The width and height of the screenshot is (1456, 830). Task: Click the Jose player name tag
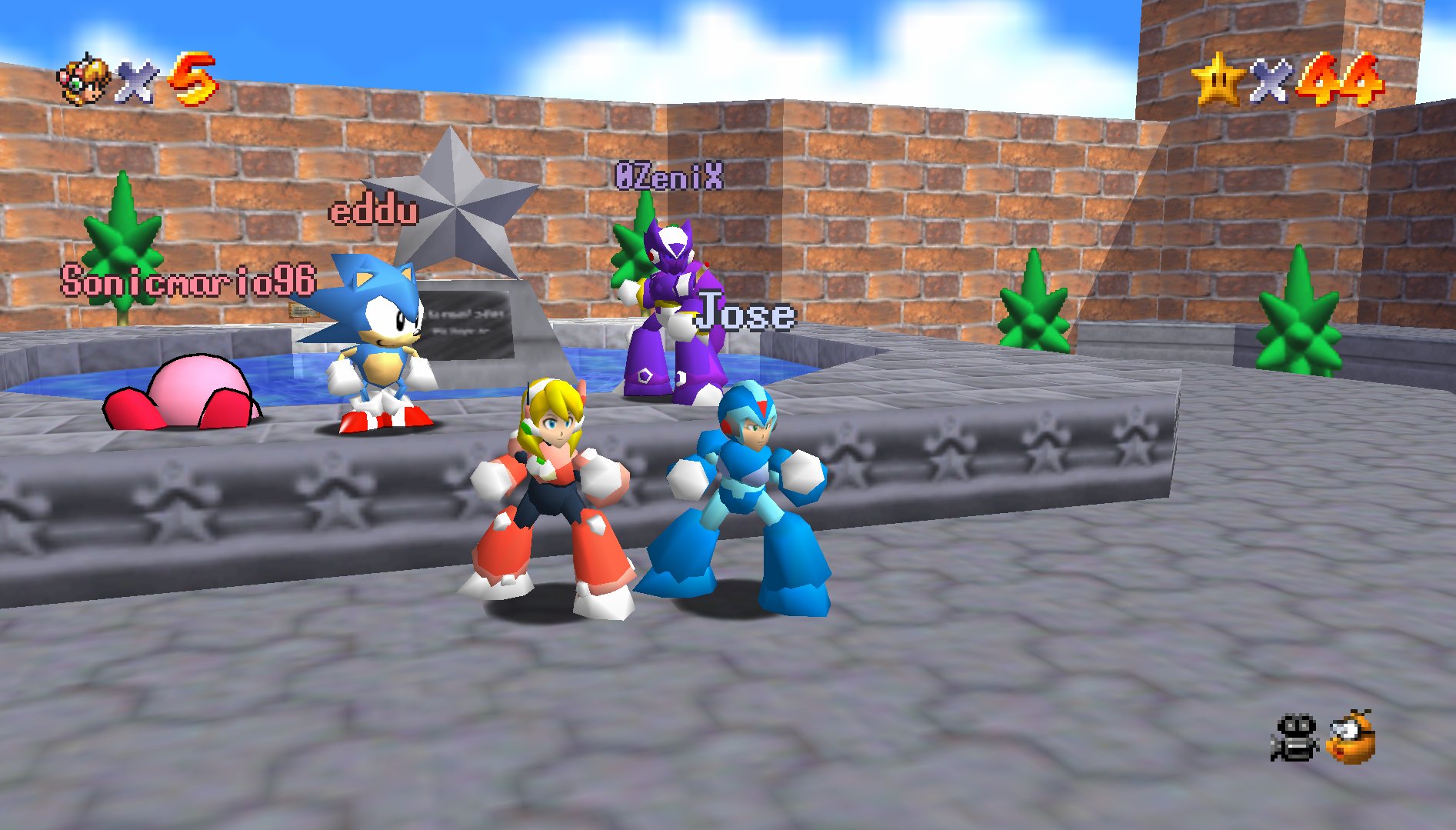pos(745,313)
